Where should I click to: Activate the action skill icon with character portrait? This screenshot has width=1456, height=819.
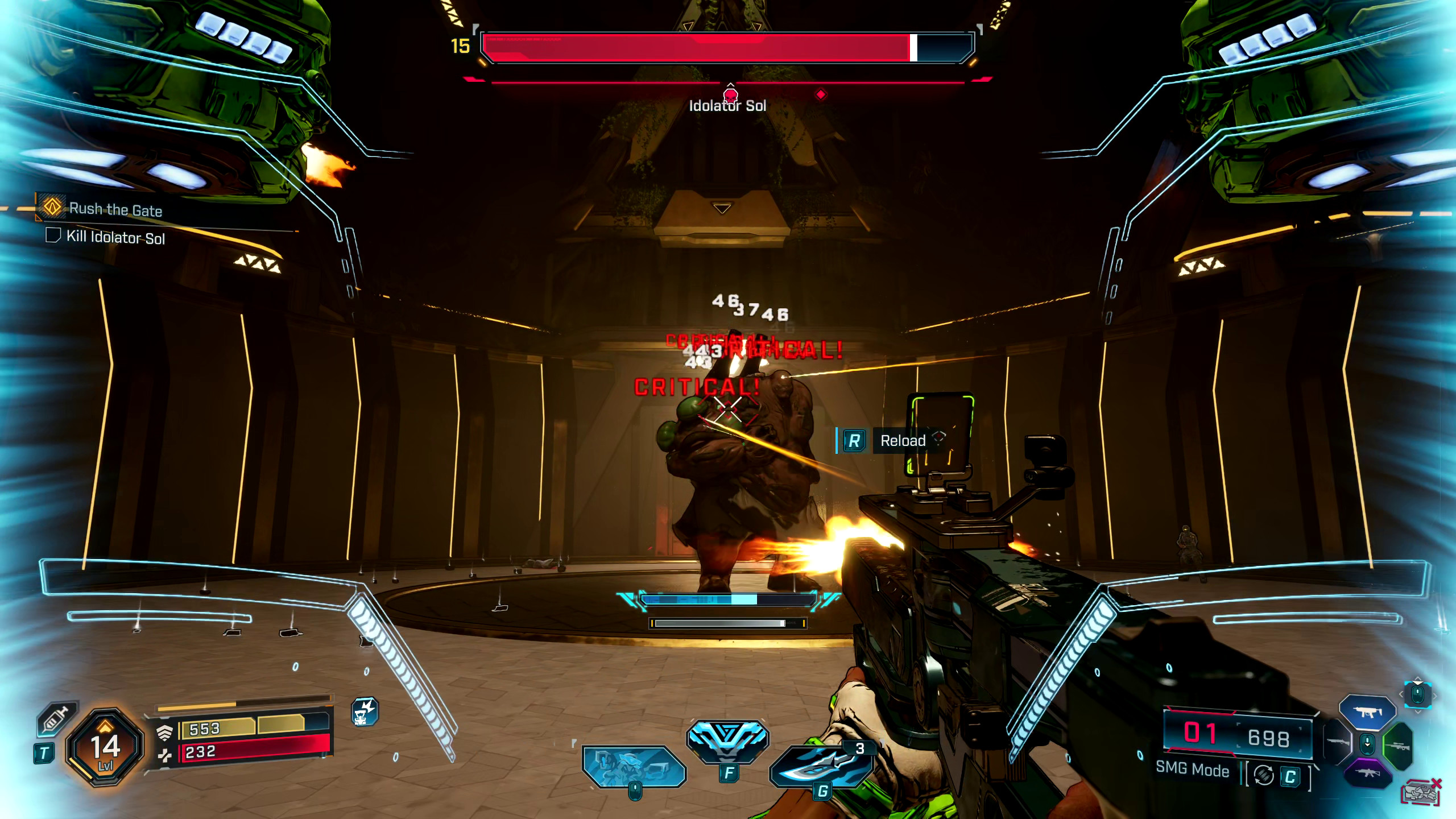tap(633, 766)
